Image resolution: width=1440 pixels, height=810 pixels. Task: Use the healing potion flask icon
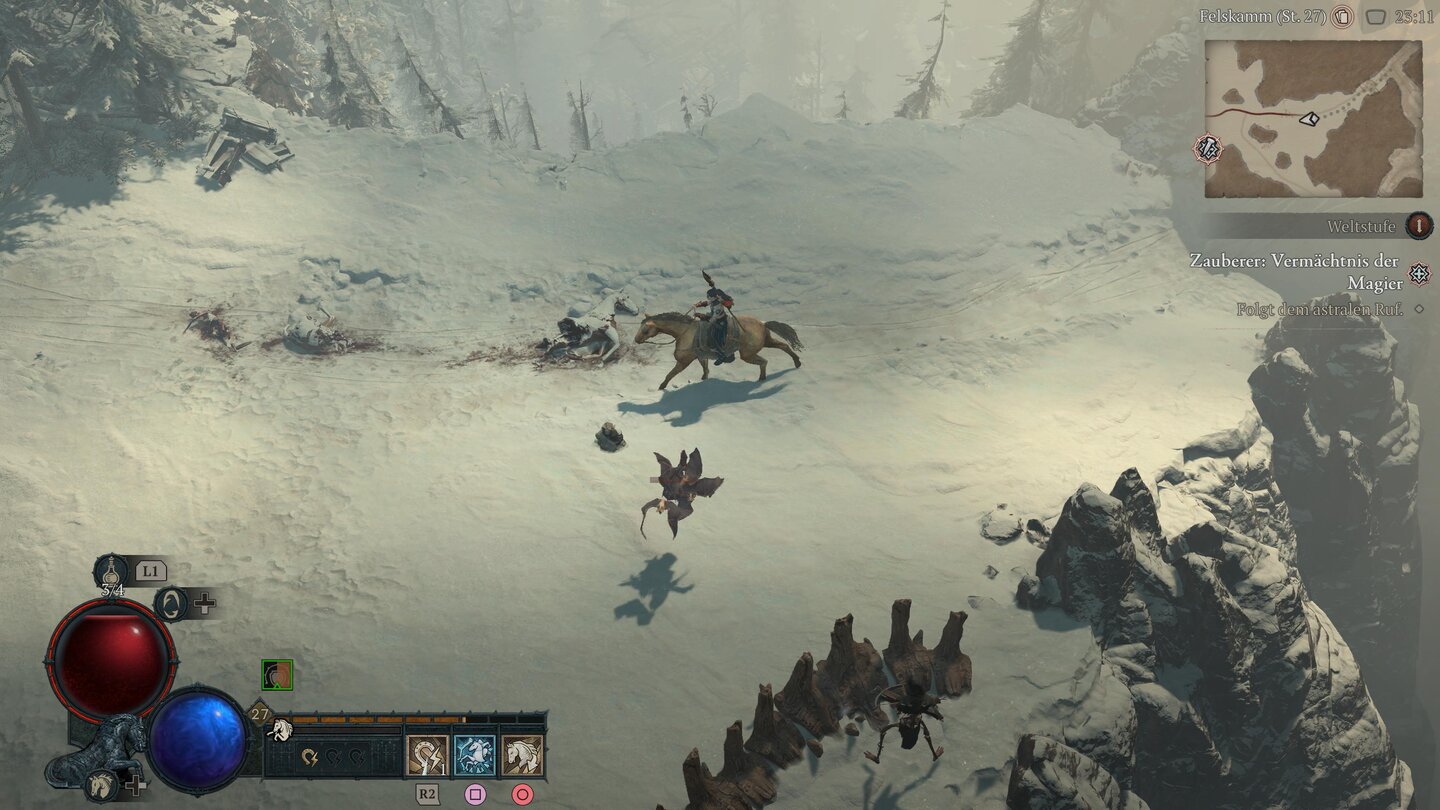coord(110,572)
